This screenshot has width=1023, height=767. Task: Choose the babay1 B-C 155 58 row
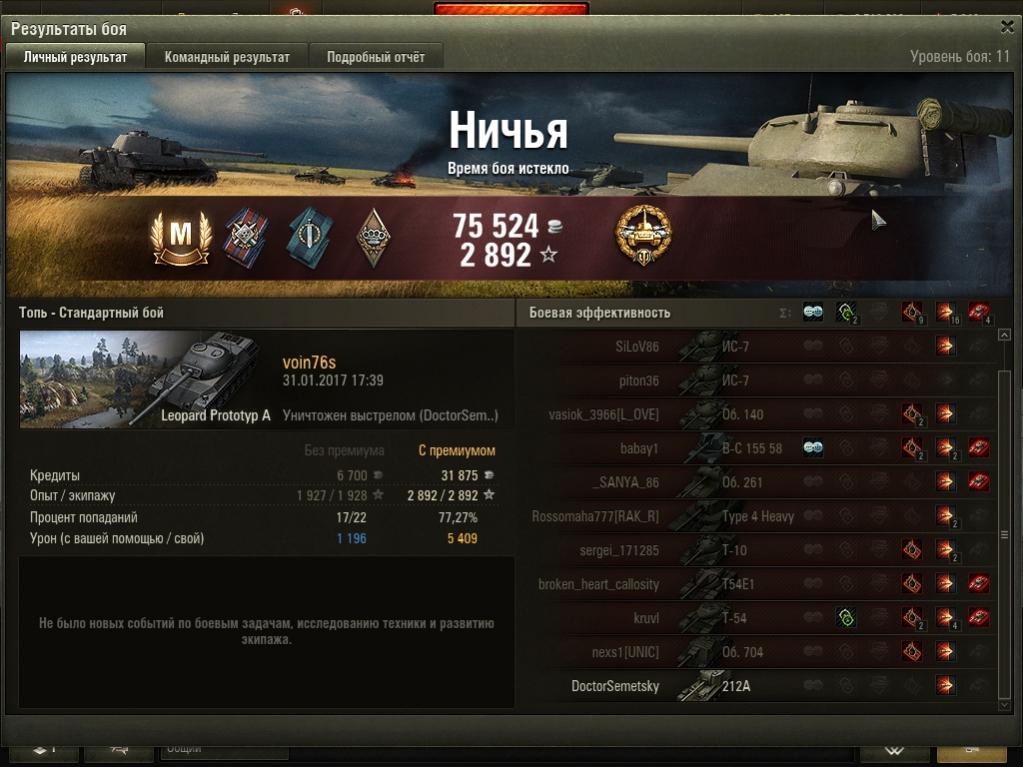pyautogui.click(x=760, y=448)
